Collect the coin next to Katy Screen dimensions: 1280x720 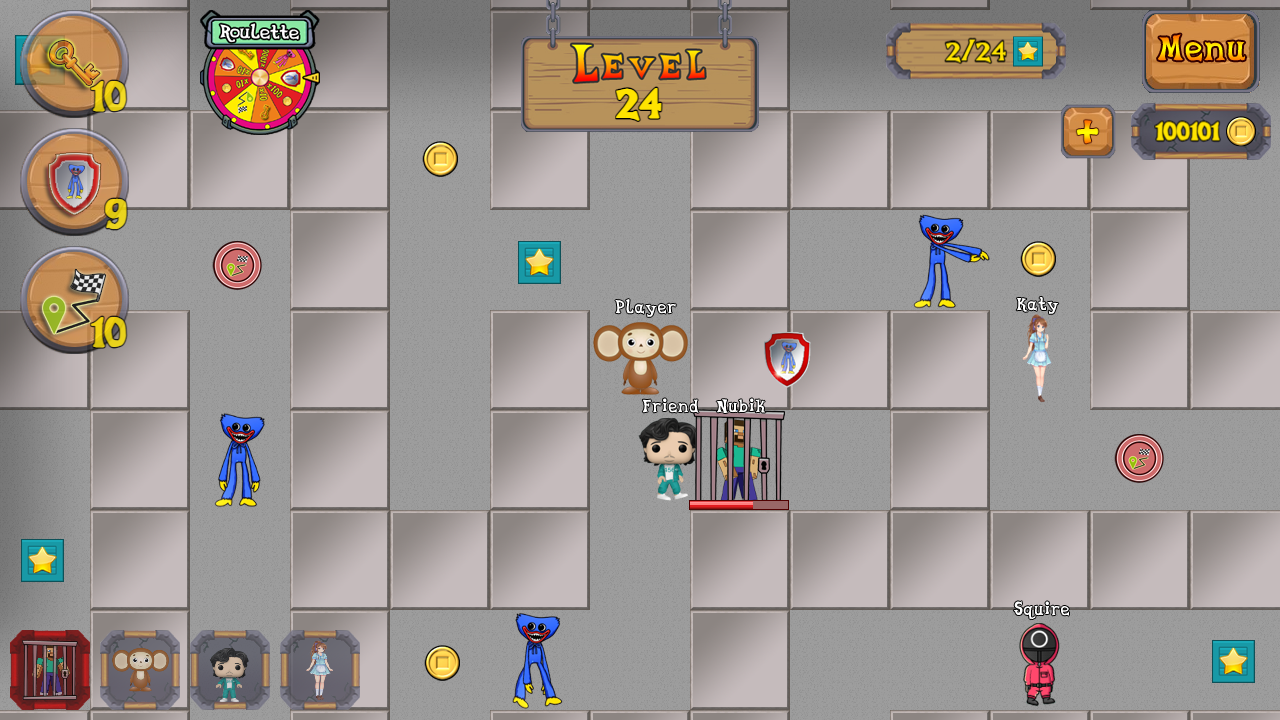(x=1038, y=258)
